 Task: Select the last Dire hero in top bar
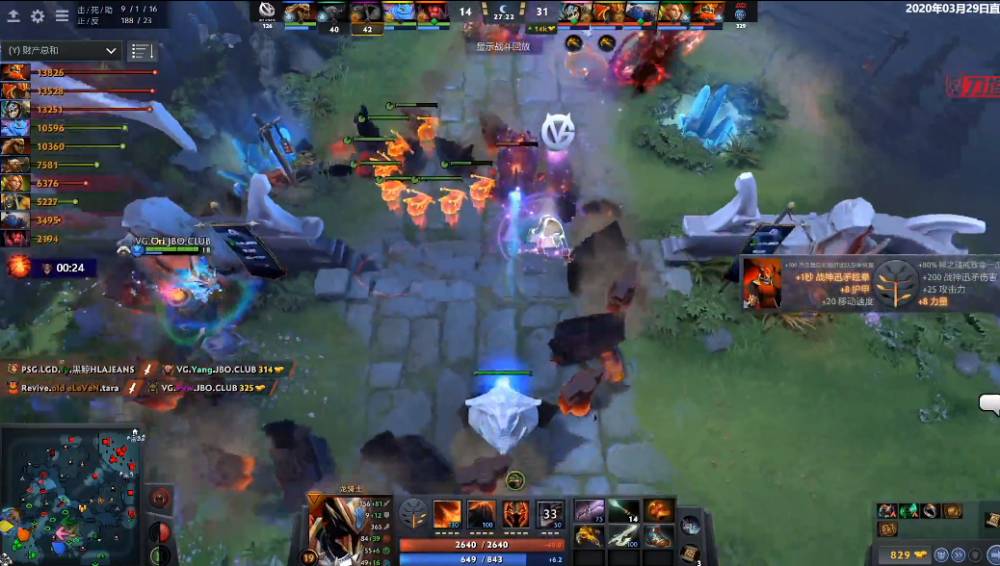[x=708, y=13]
